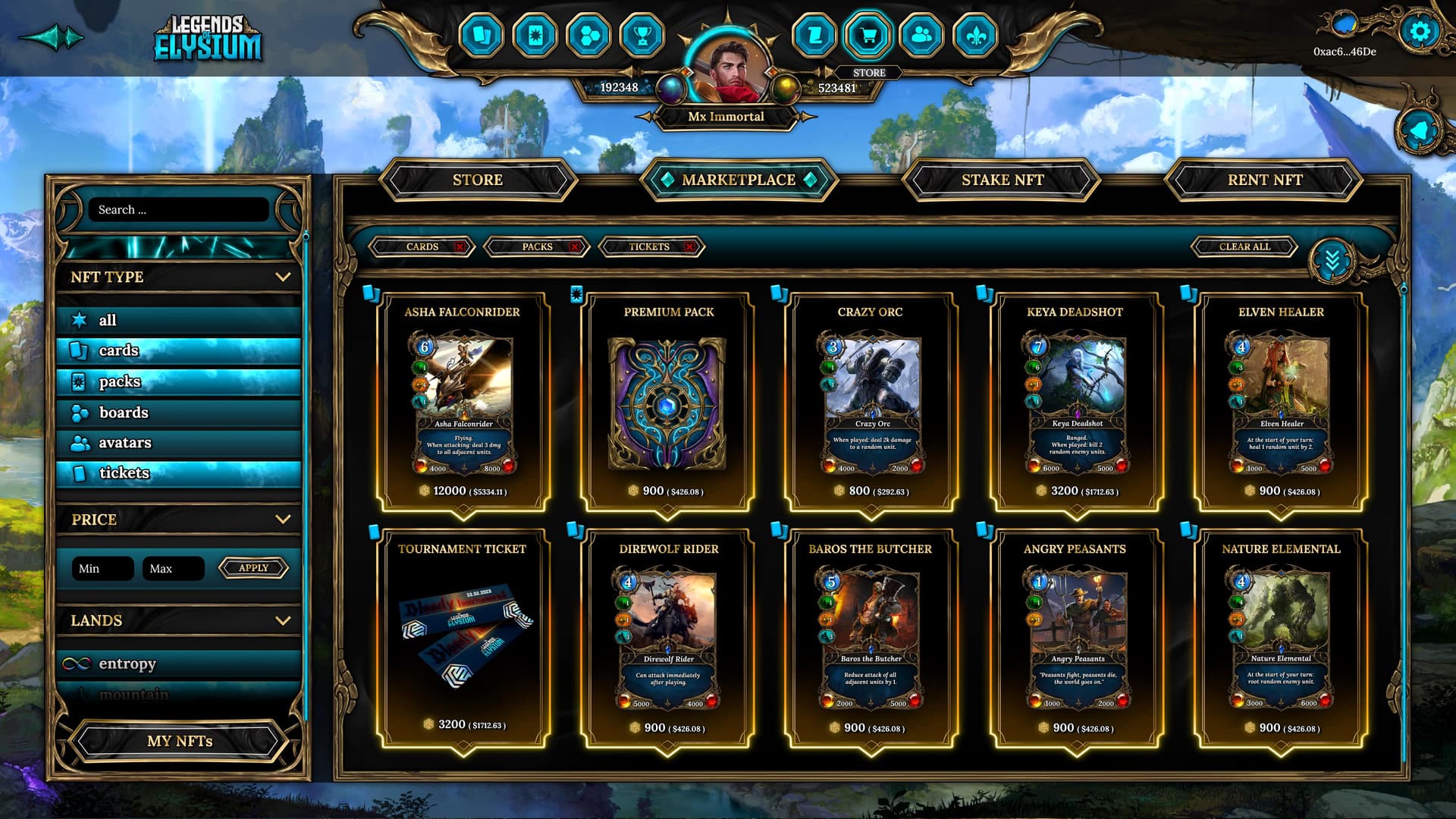
Task: Remove the Tickets filter chip
Action: click(689, 247)
